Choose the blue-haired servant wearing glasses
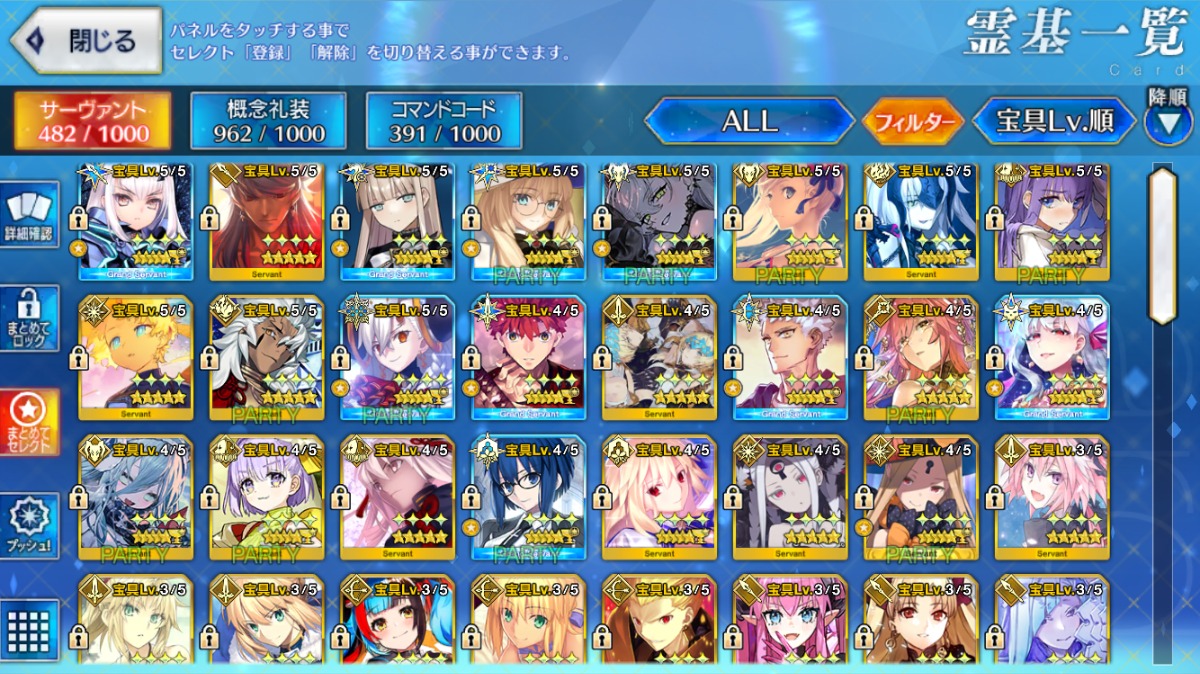Screen dimensions: 1200x674 click(x=528, y=497)
